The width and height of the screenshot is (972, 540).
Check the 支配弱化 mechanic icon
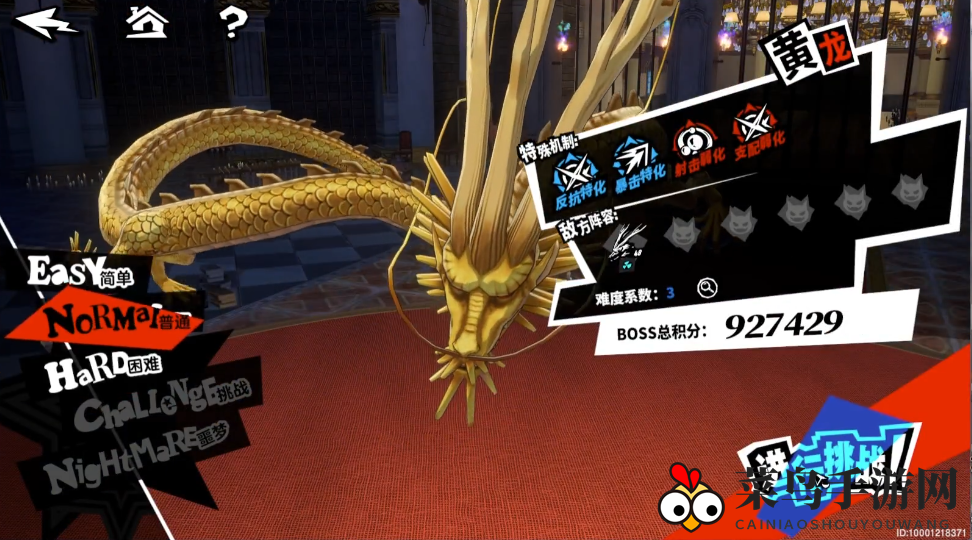[754, 128]
